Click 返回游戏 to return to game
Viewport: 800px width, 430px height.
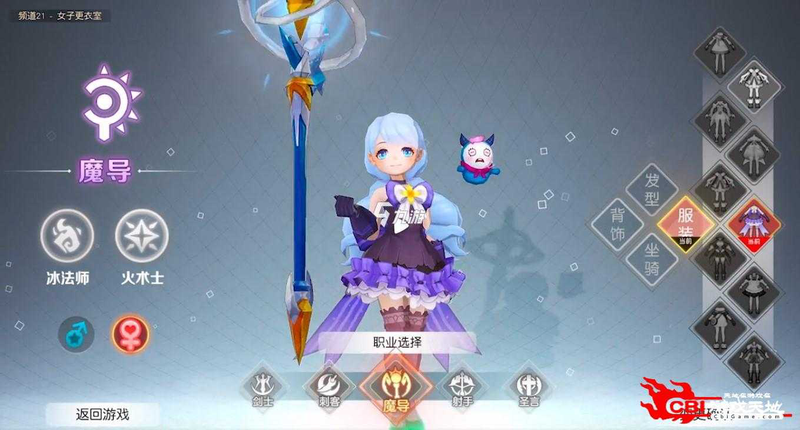tap(102, 413)
